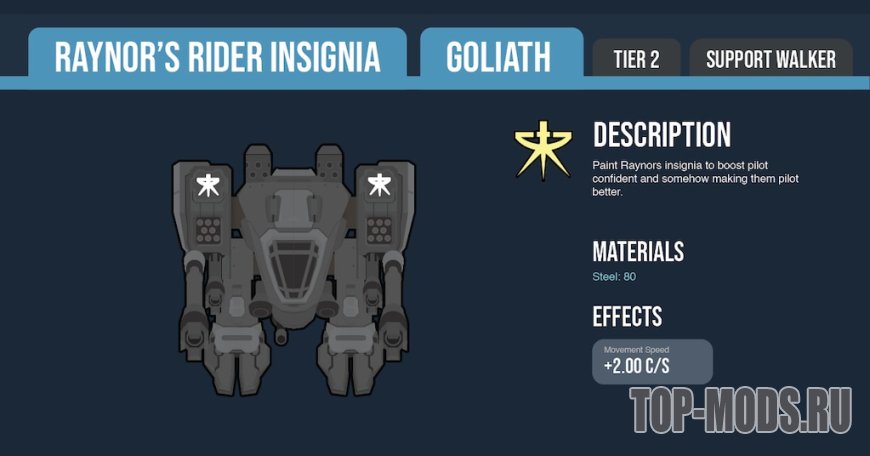870x456 pixels.
Task: Open the Support Walker tab
Action: coord(770,59)
